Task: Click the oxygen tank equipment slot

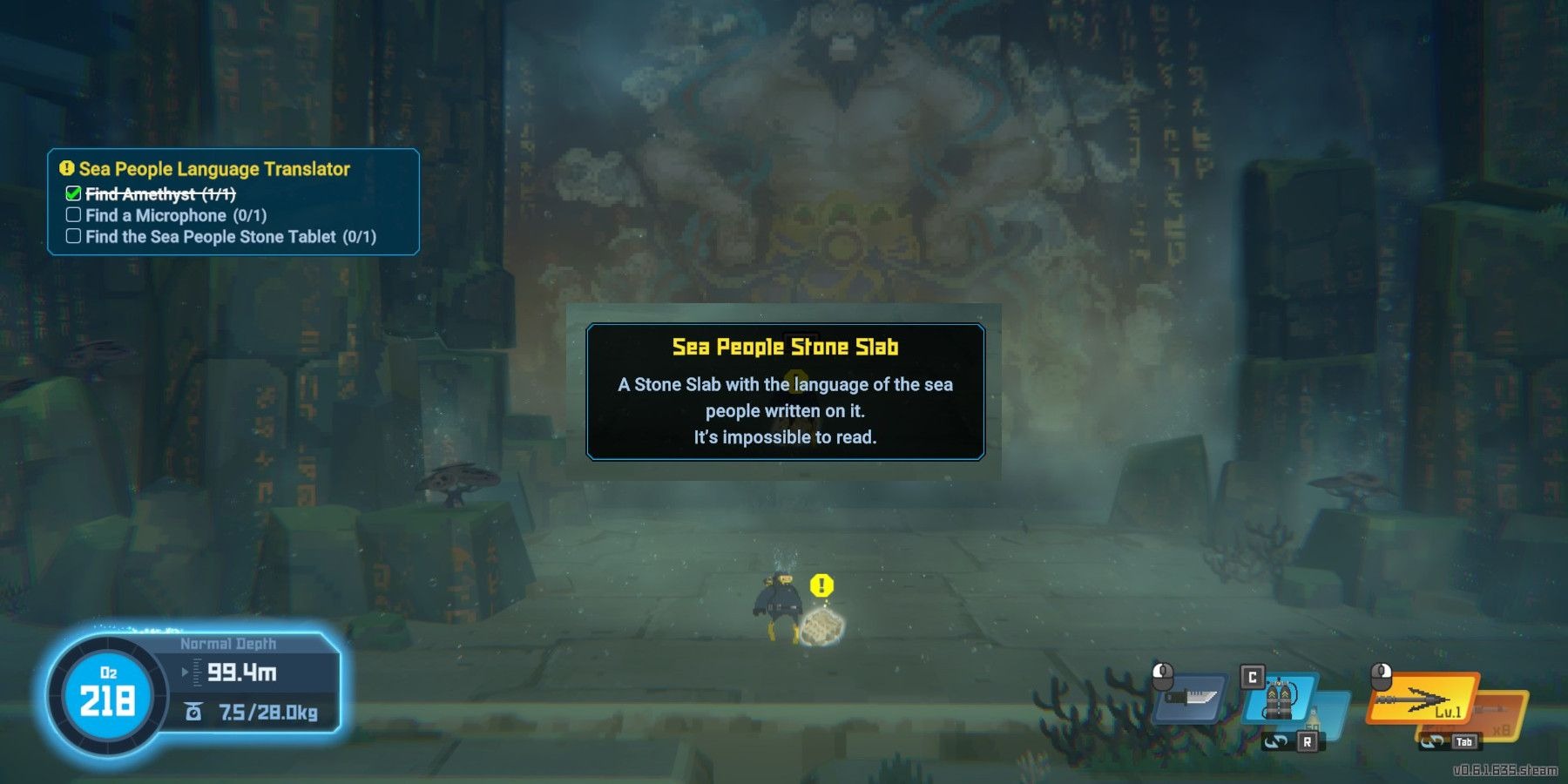Action: click(x=1280, y=699)
